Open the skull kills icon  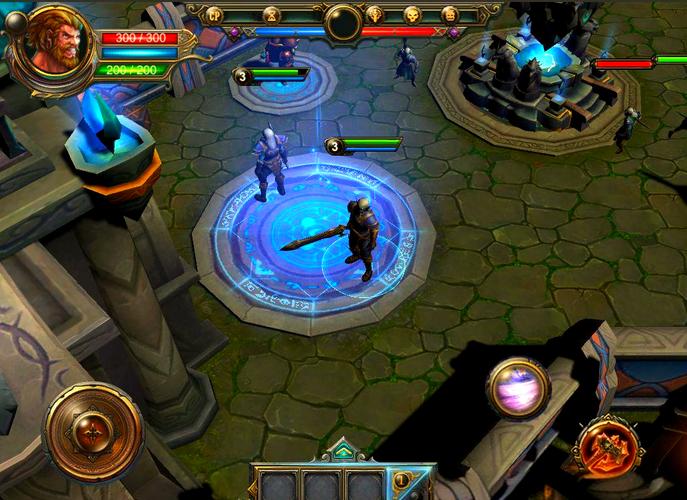tap(411, 14)
